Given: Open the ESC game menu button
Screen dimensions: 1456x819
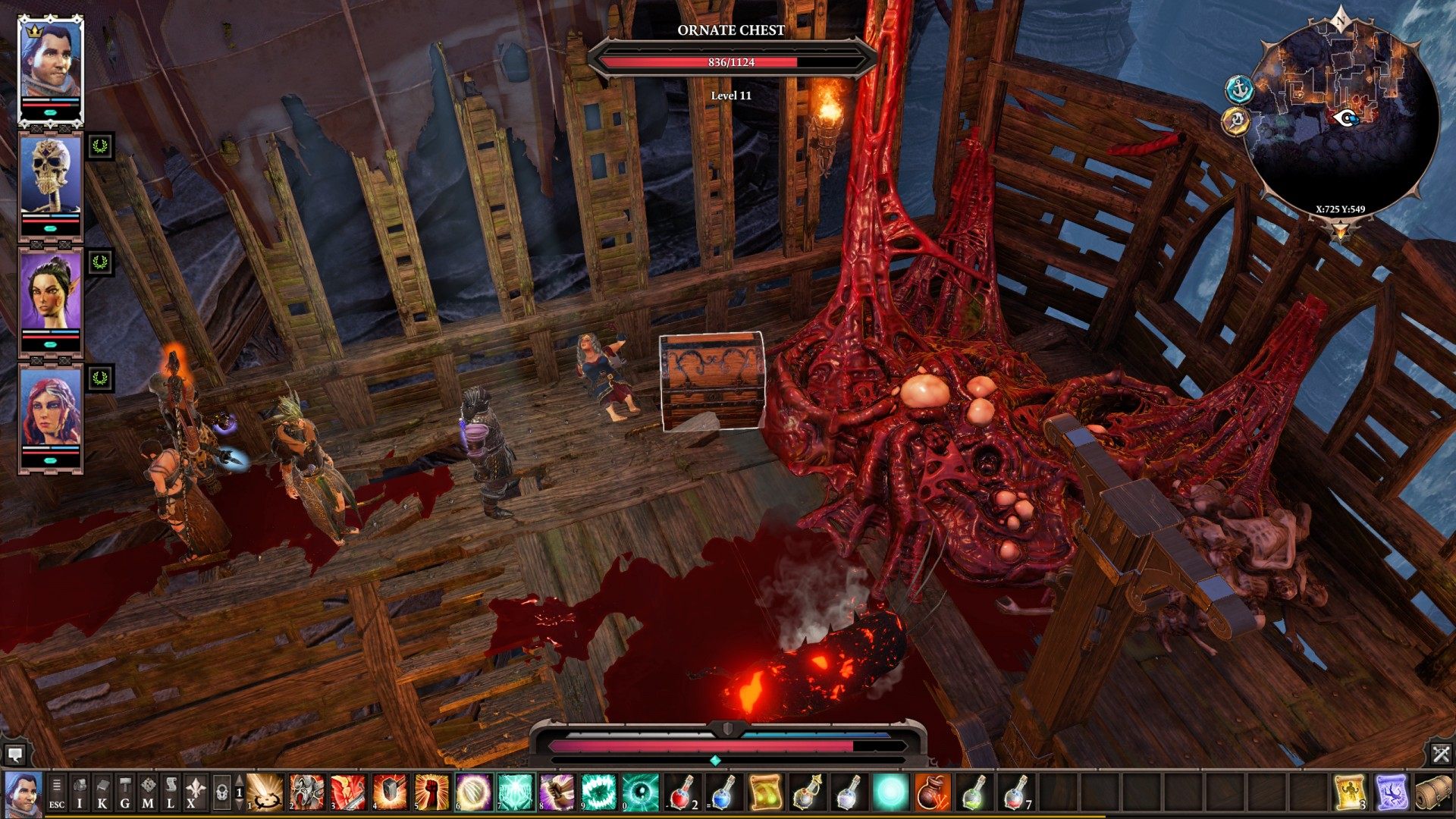Looking at the screenshot, I should pyautogui.click(x=57, y=792).
